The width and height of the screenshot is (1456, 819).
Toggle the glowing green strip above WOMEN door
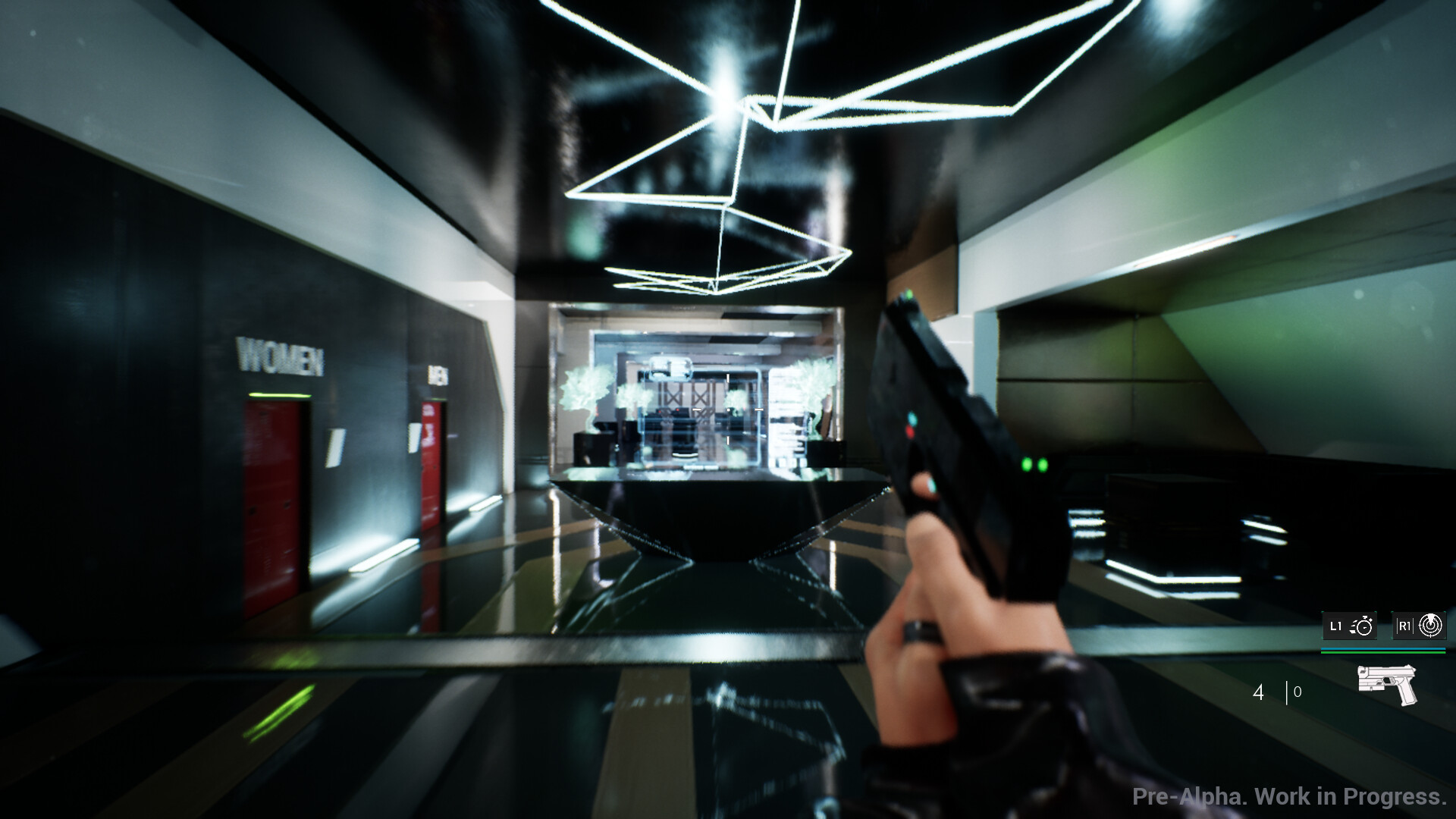coord(280,395)
